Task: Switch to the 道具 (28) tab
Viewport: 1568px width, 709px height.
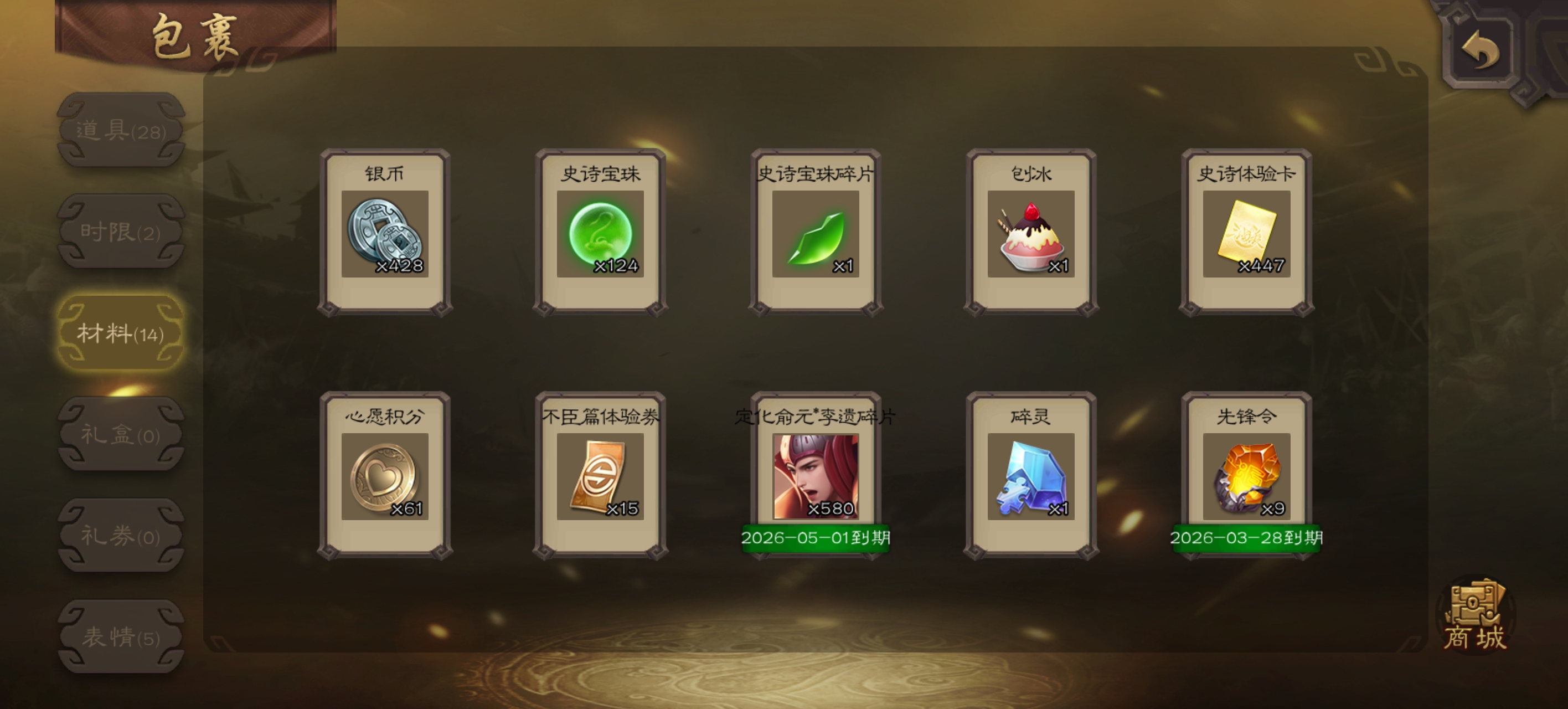Action: tap(121, 130)
